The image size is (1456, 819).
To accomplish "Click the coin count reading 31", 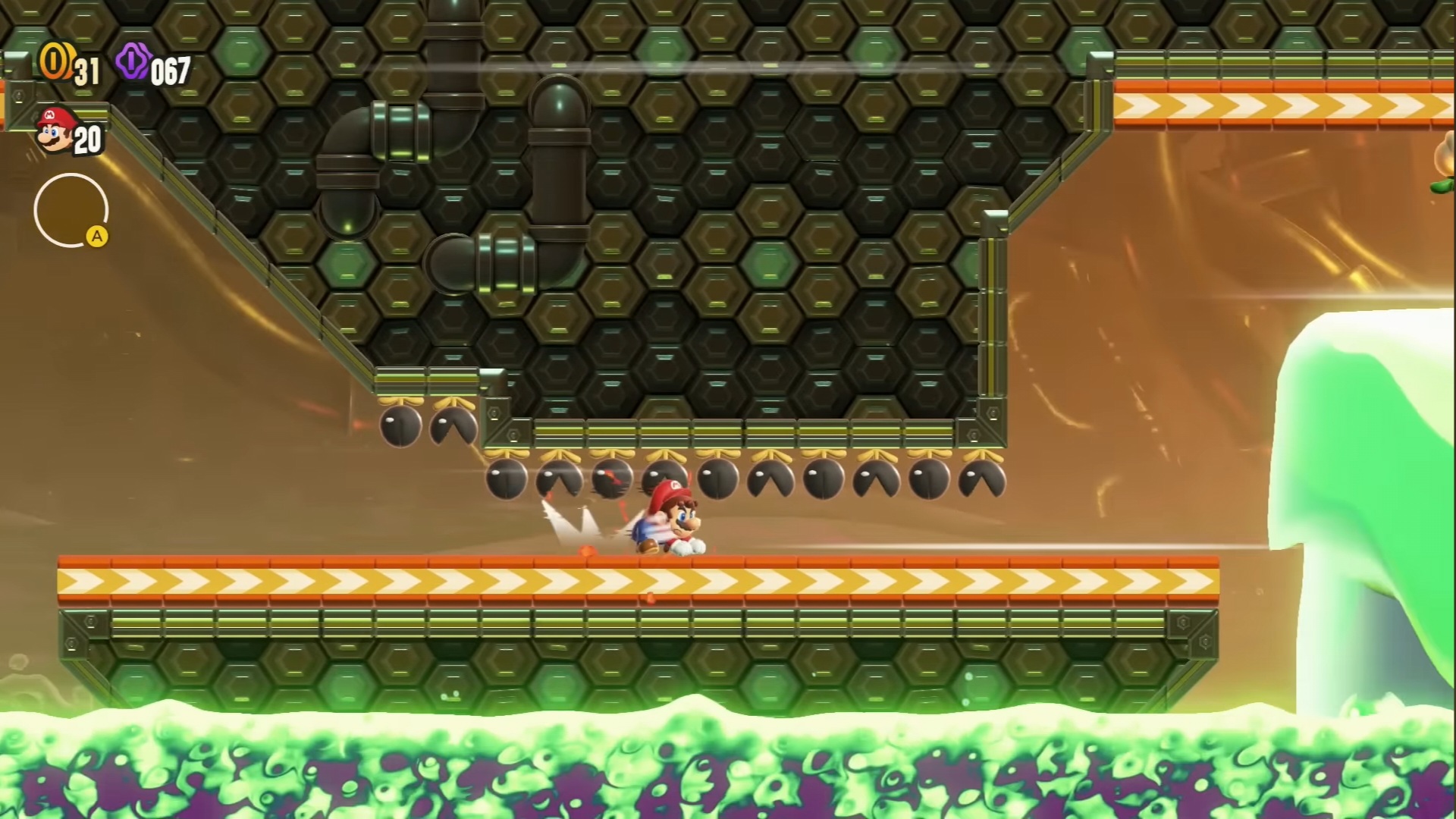I will (x=87, y=68).
